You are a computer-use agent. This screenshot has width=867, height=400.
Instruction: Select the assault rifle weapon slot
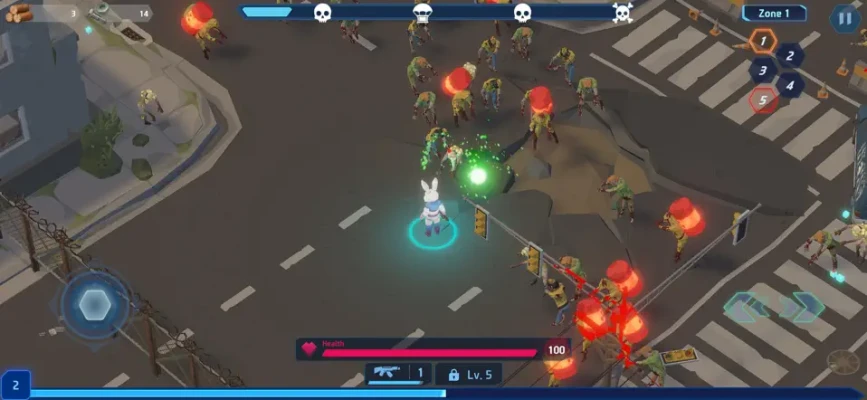pos(398,374)
